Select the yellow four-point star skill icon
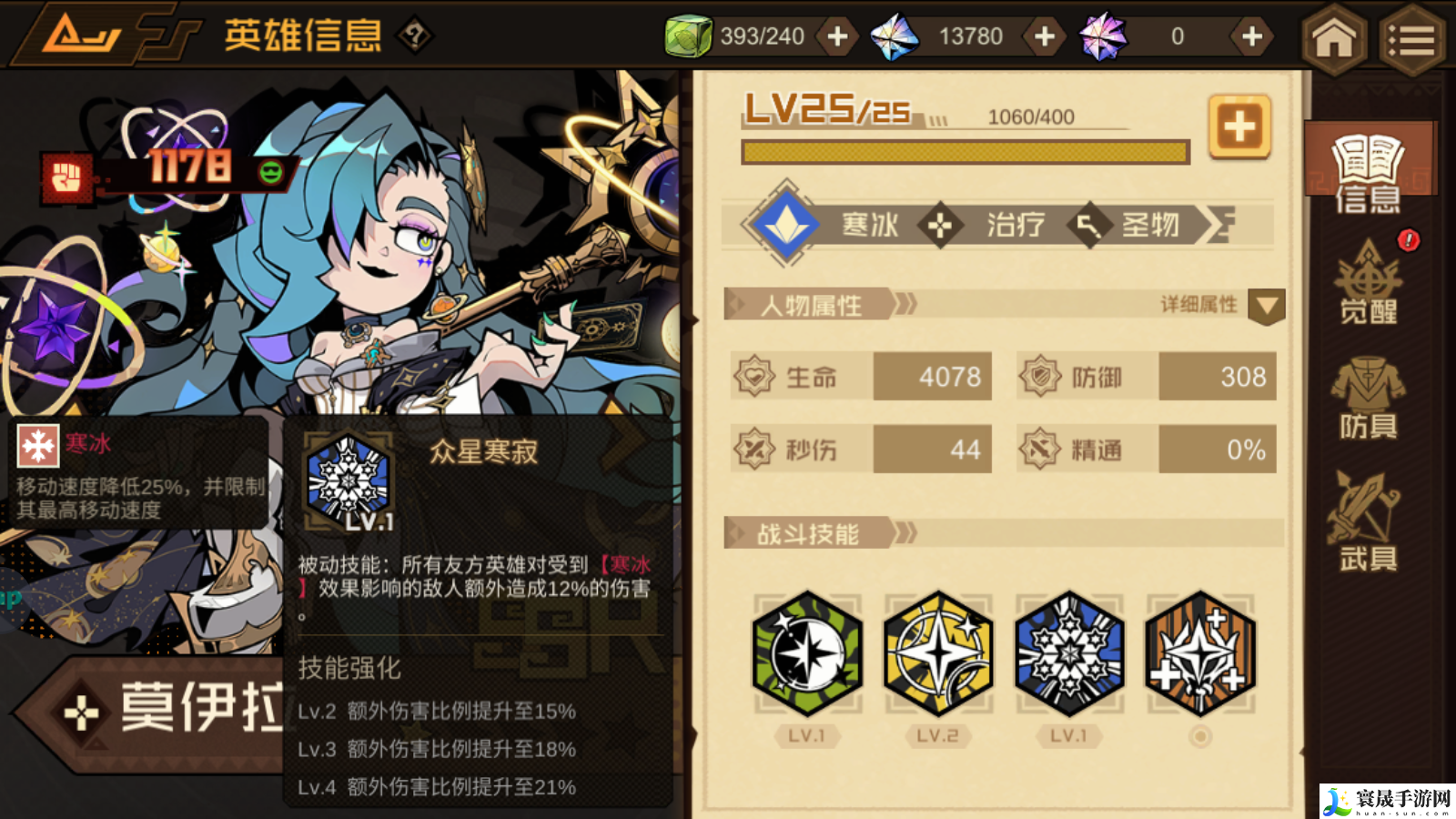The width and height of the screenshot is (1456, 819). 938,652
